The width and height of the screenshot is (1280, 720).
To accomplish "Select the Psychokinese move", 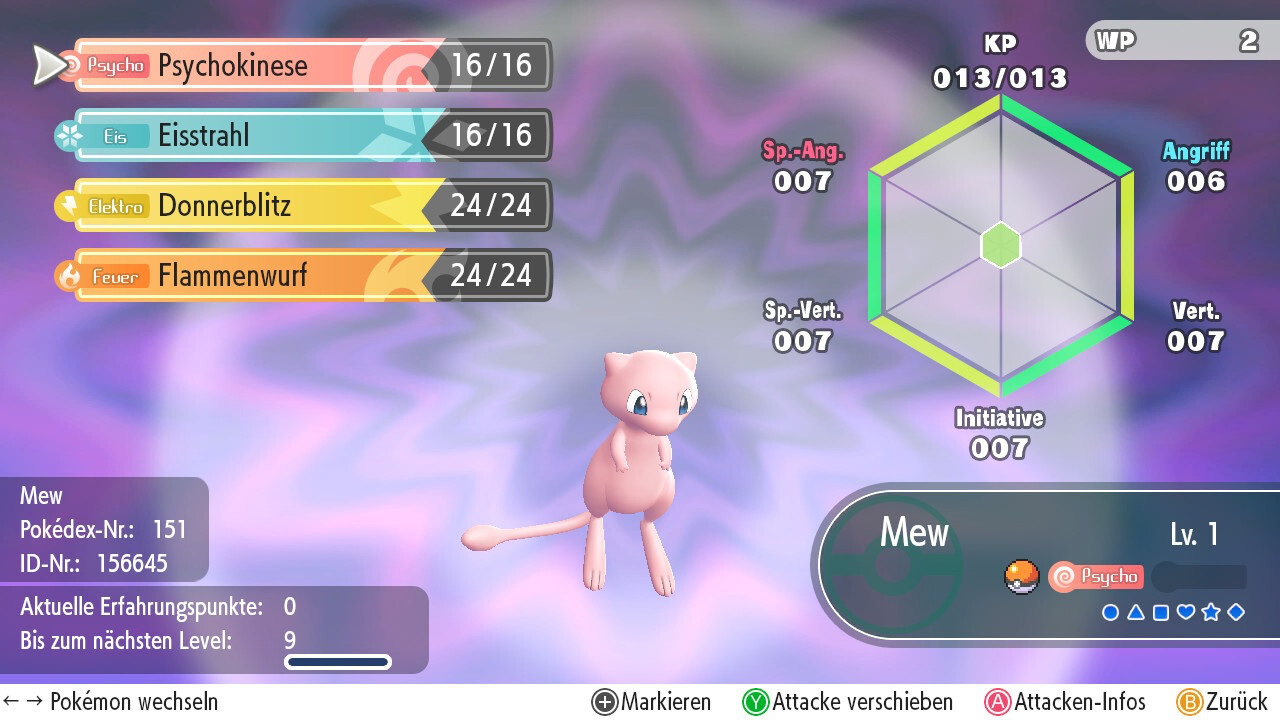I will (x=310, y=66).
